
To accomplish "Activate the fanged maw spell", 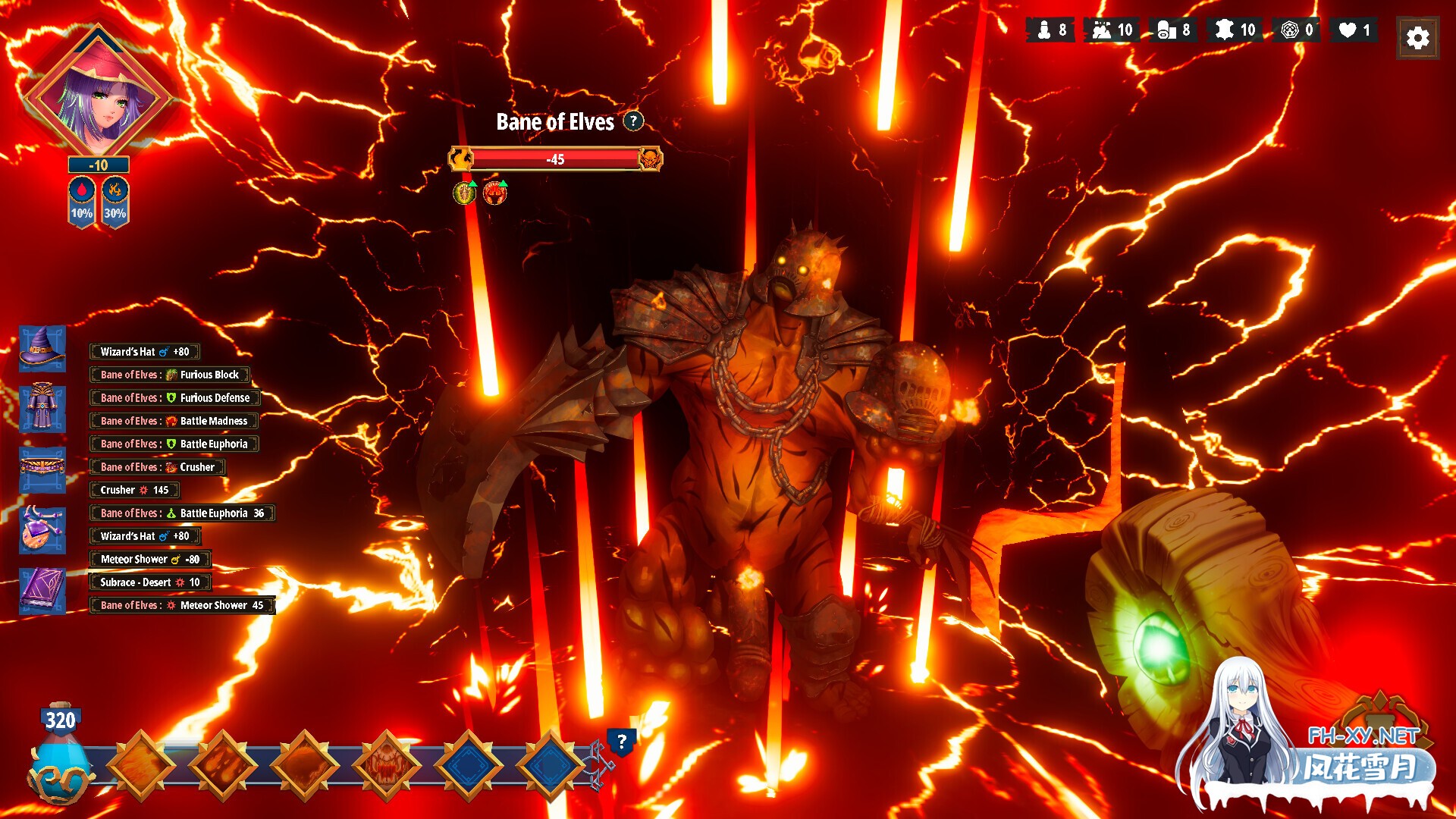I will tap(387, 765).
